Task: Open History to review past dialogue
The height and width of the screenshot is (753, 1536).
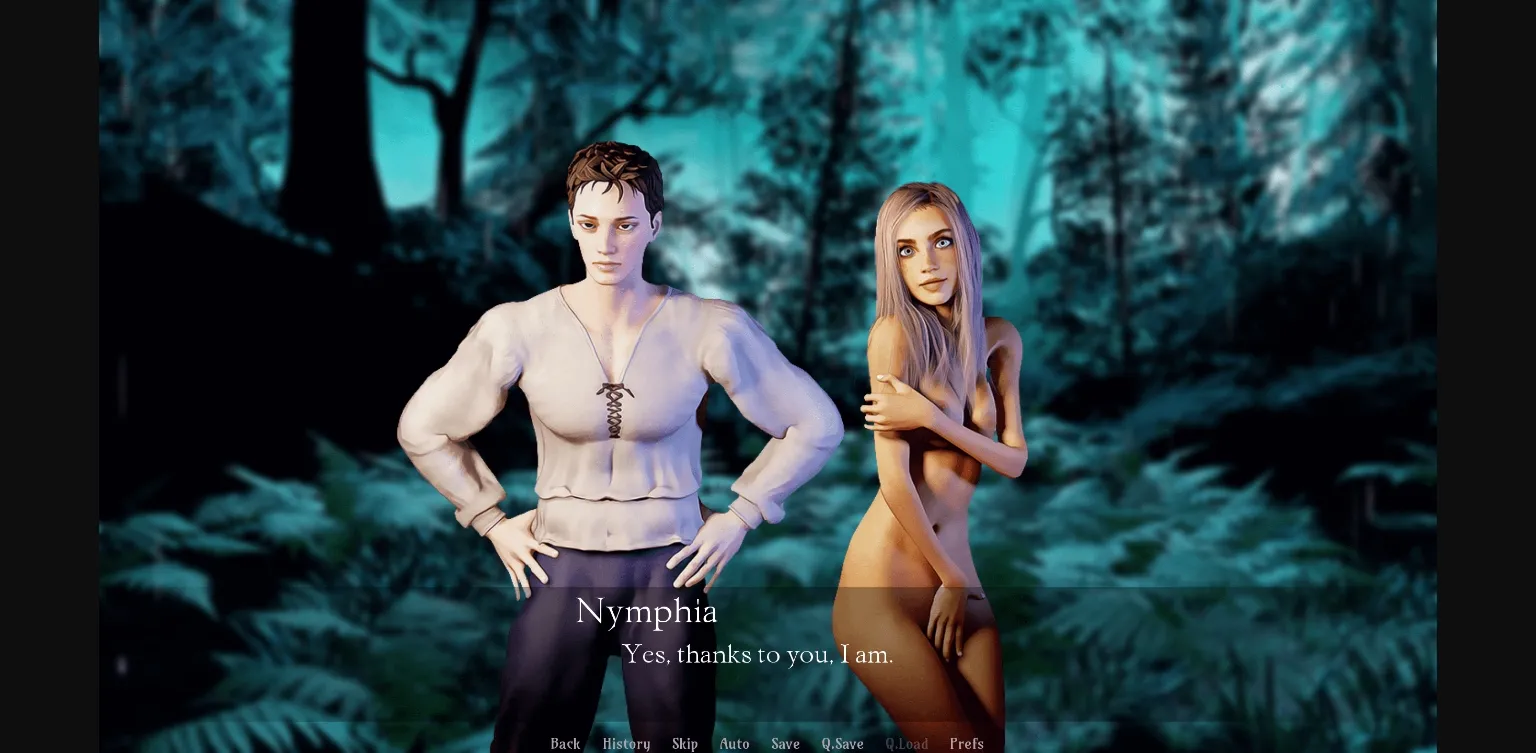Action: point(625,744)
